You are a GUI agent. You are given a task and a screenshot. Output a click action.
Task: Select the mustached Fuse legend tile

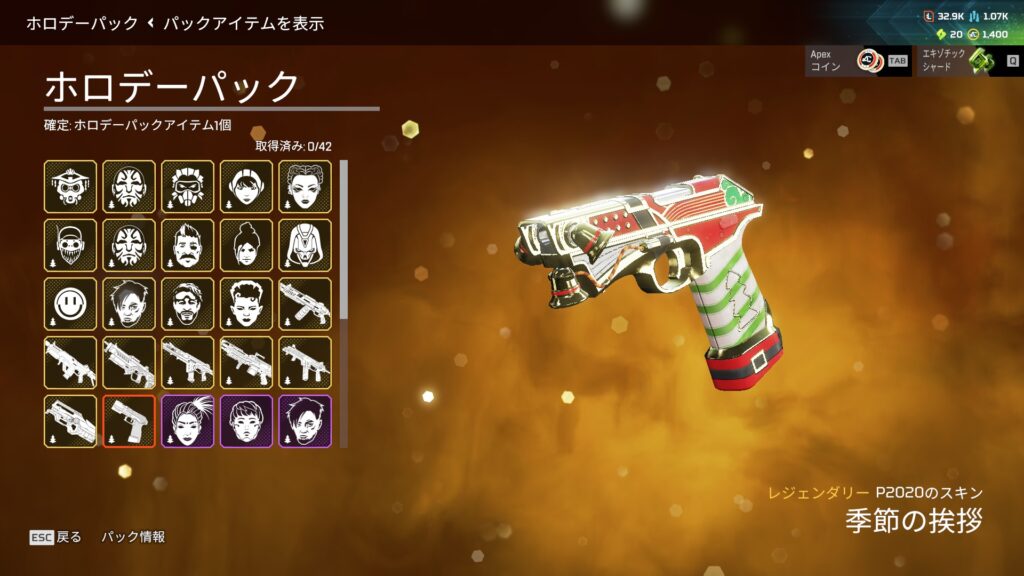coord(188,245)
